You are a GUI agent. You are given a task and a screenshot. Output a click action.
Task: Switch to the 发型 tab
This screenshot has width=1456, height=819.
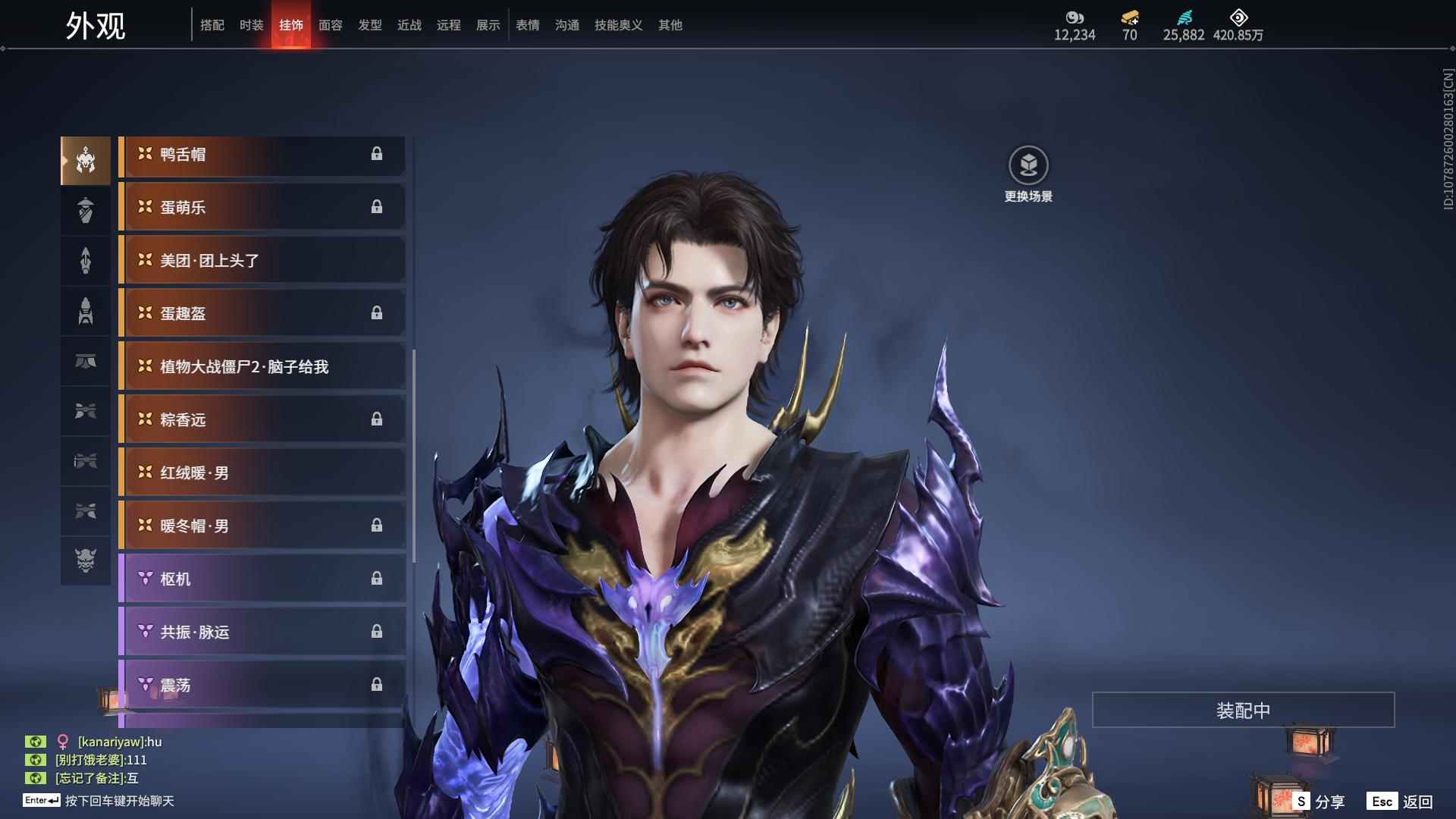tap(370, 25)
